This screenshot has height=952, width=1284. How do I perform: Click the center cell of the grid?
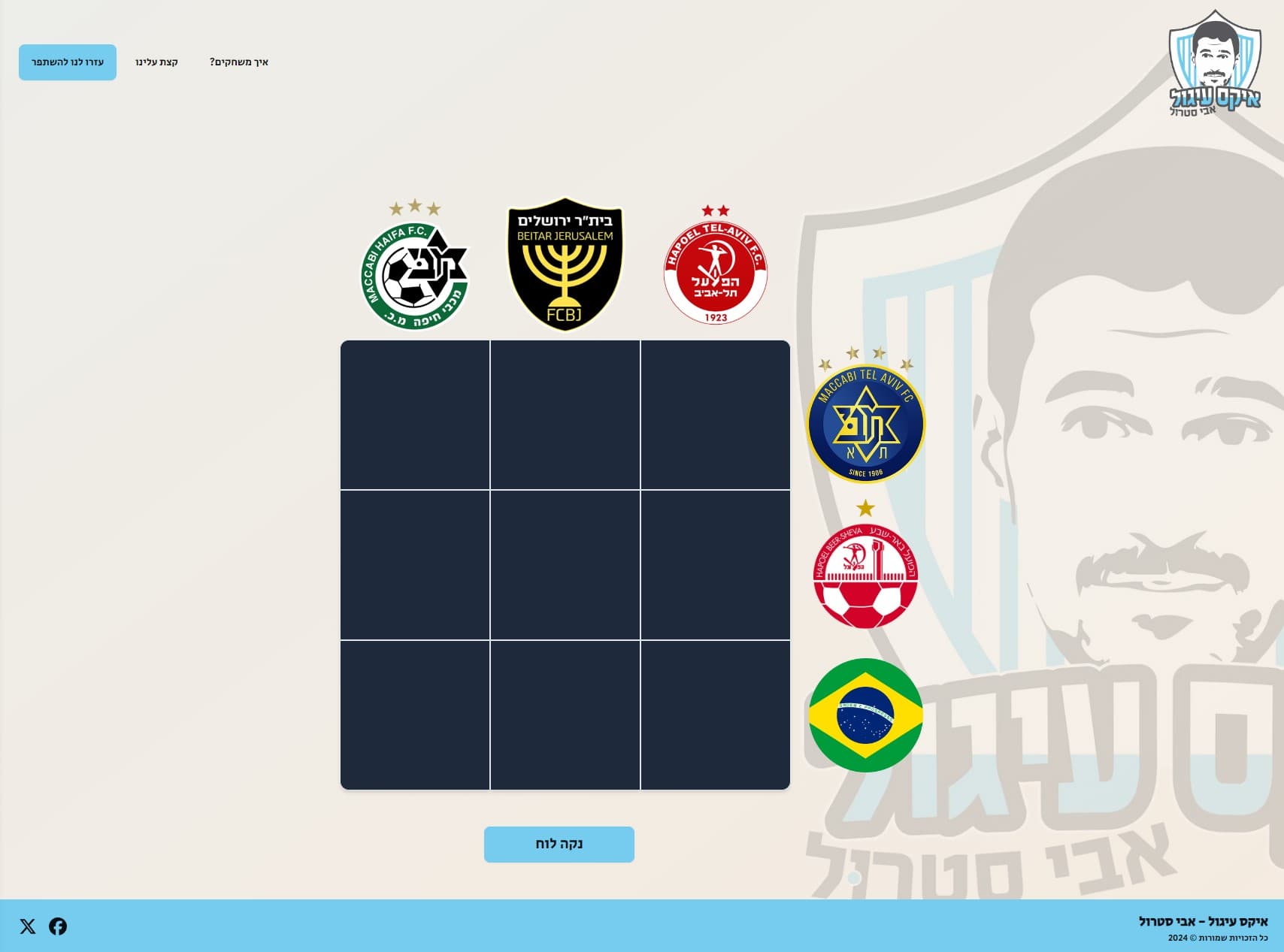[565, 562]
